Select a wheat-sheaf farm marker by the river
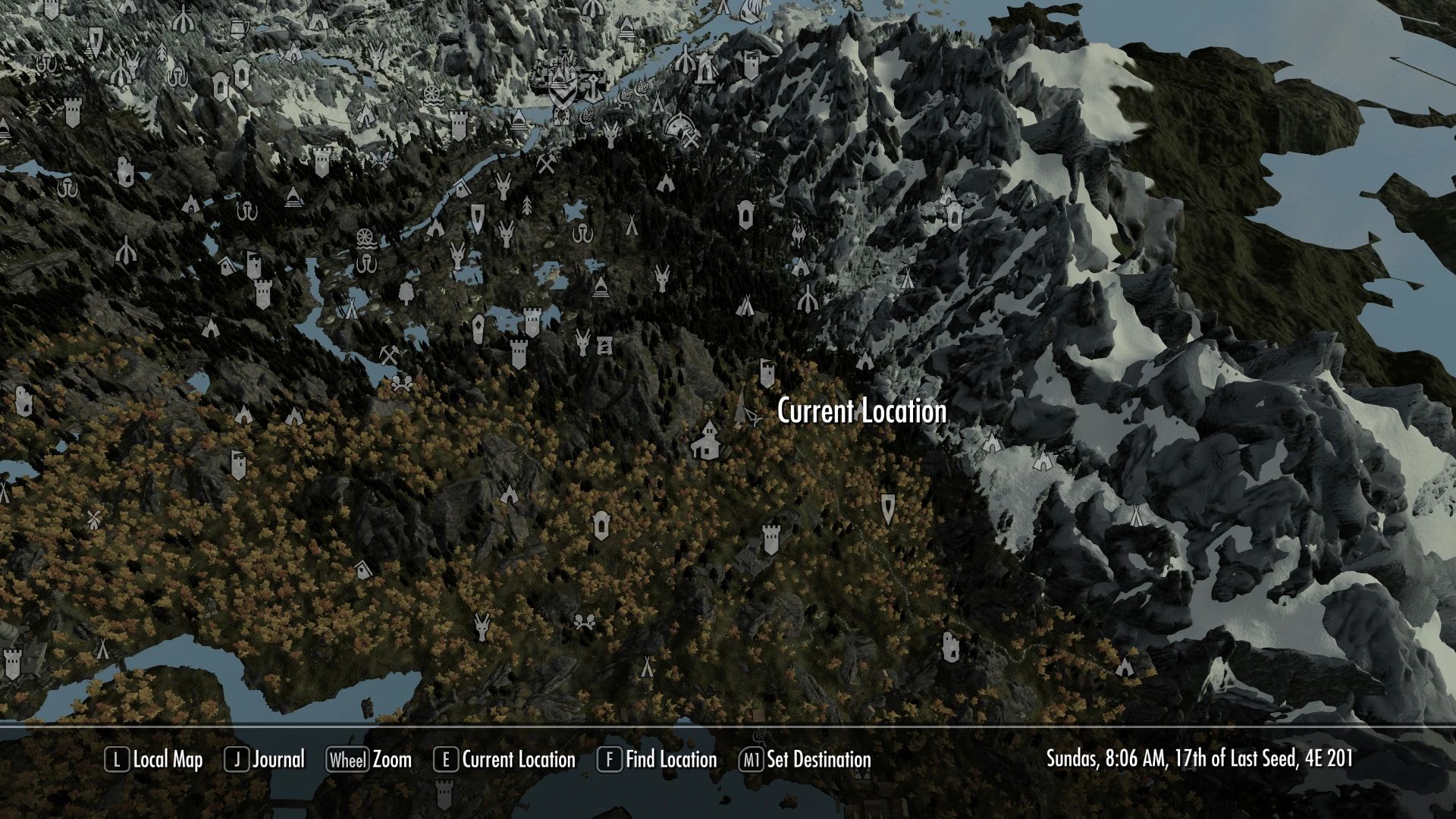The width and height of the screenshot is (1456, 819). tap(626, 96)
